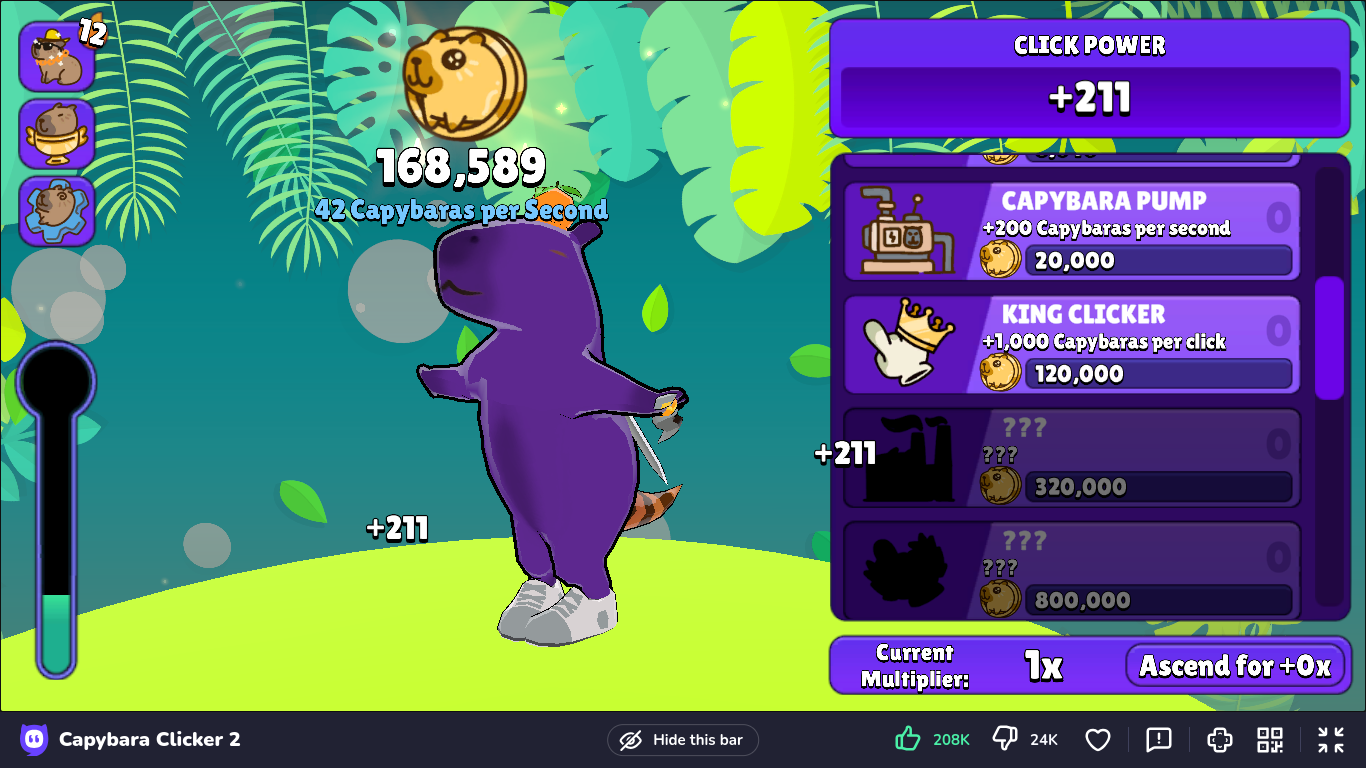The width and height of the screenshot is (1366, 768).
Task: Open achievements via the trophy capybara icon
Action: click(57, 134)
